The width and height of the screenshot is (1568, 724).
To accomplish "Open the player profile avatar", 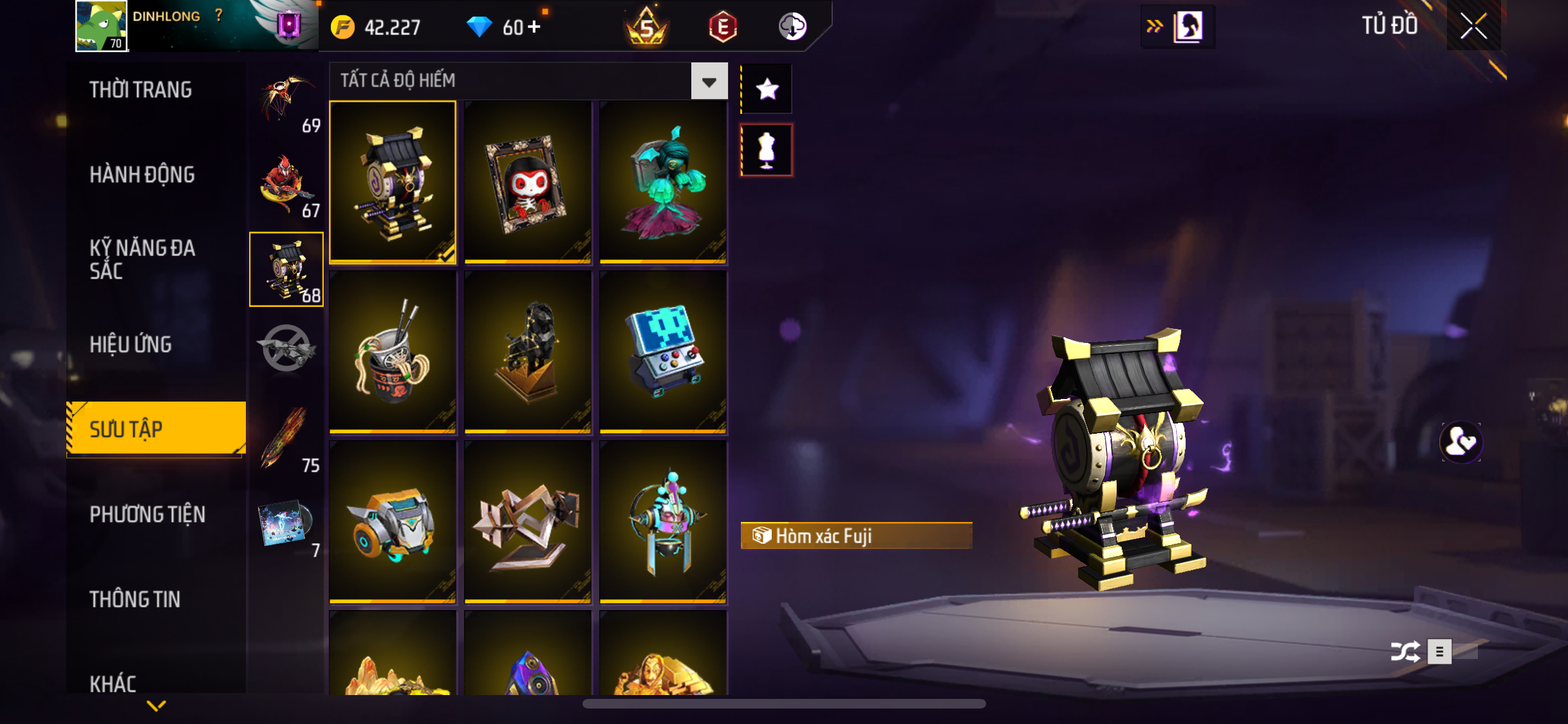I will pos(101,26).
